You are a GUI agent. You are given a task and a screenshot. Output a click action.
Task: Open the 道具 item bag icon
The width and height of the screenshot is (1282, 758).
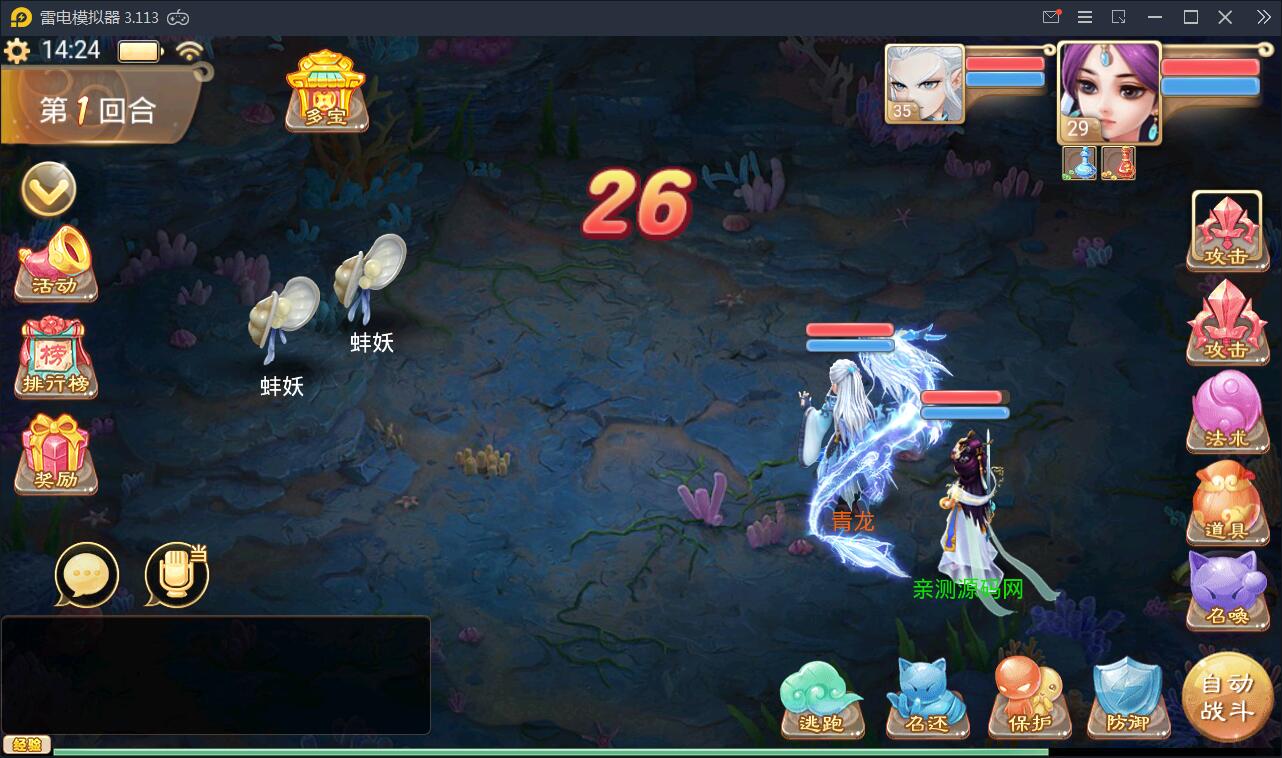click(1228, 502)
